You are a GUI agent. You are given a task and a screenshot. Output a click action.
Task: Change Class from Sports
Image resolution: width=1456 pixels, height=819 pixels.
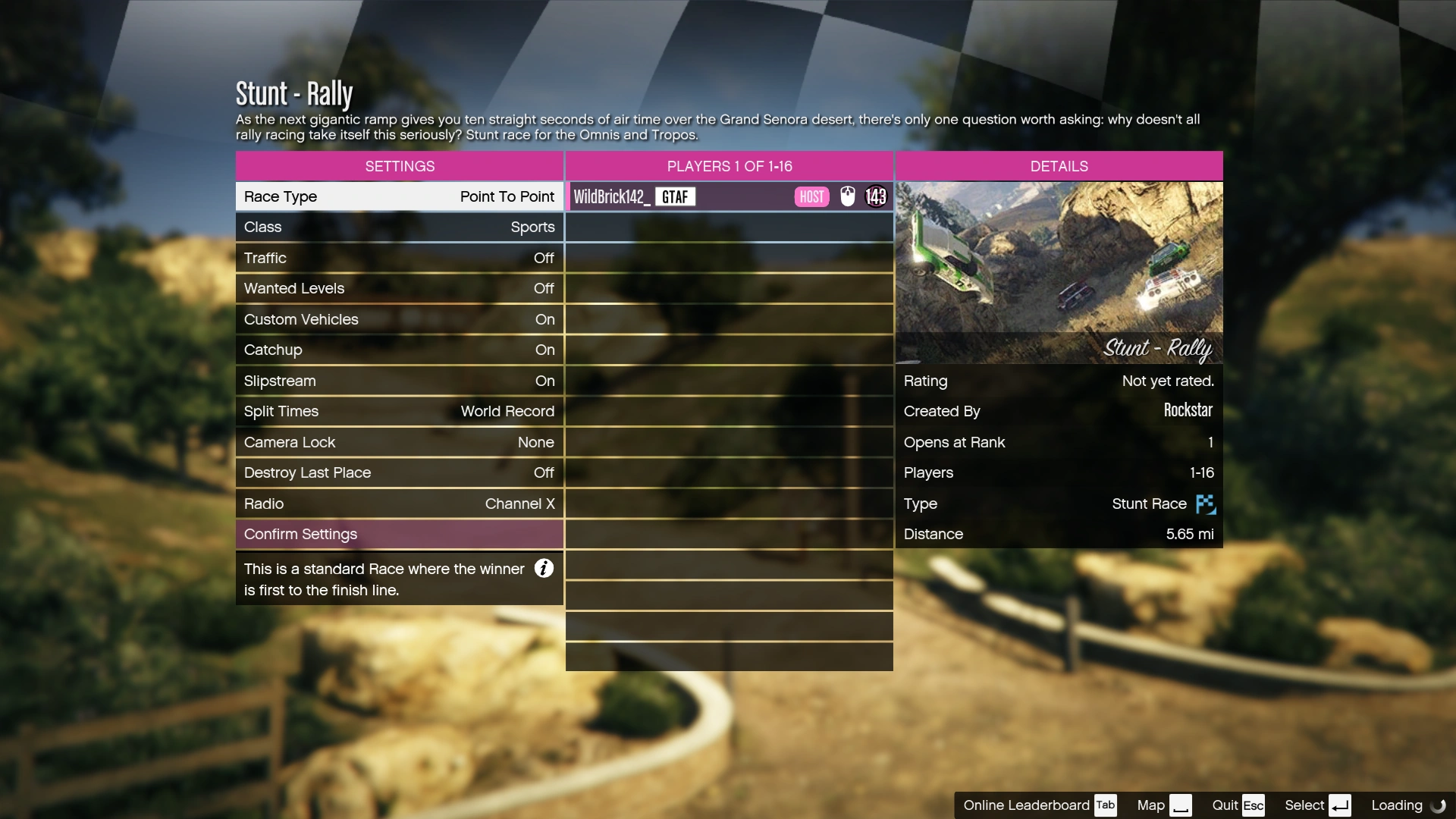(399, 227)
